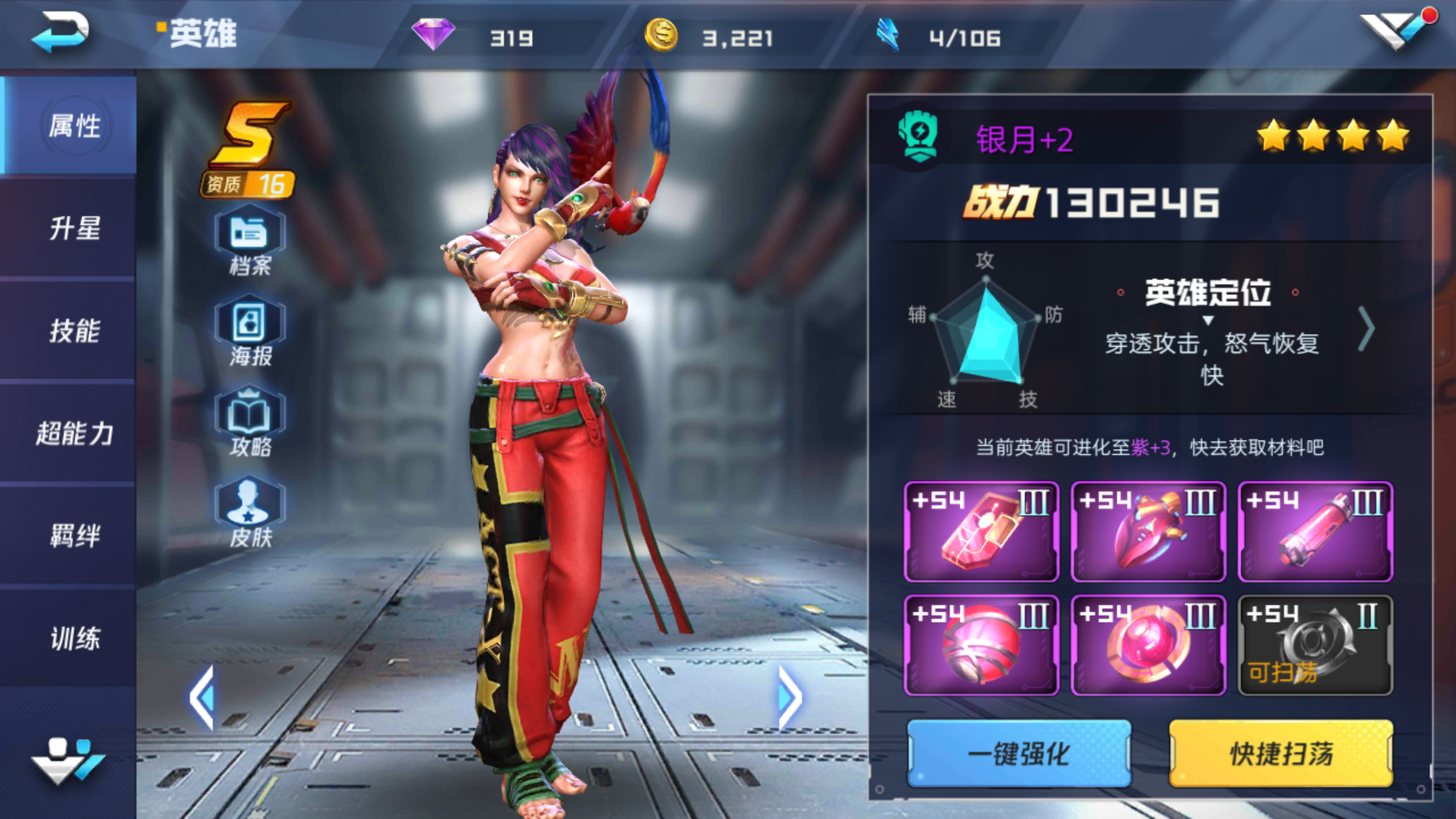Select the 羁绊 tab
1456x819 pixels.
click(74, 536)
